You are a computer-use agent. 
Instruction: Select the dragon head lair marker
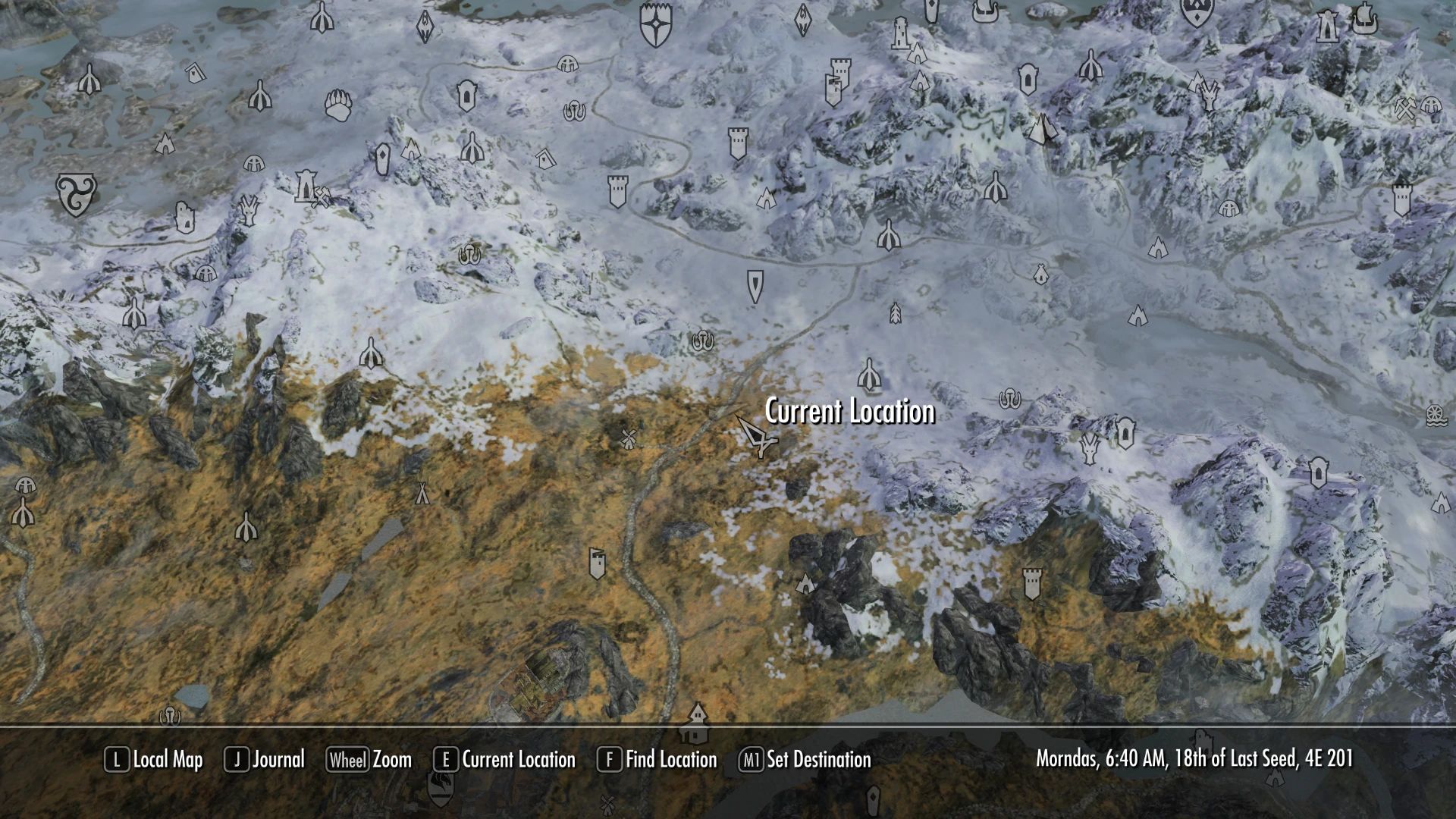pos(1090,447)
